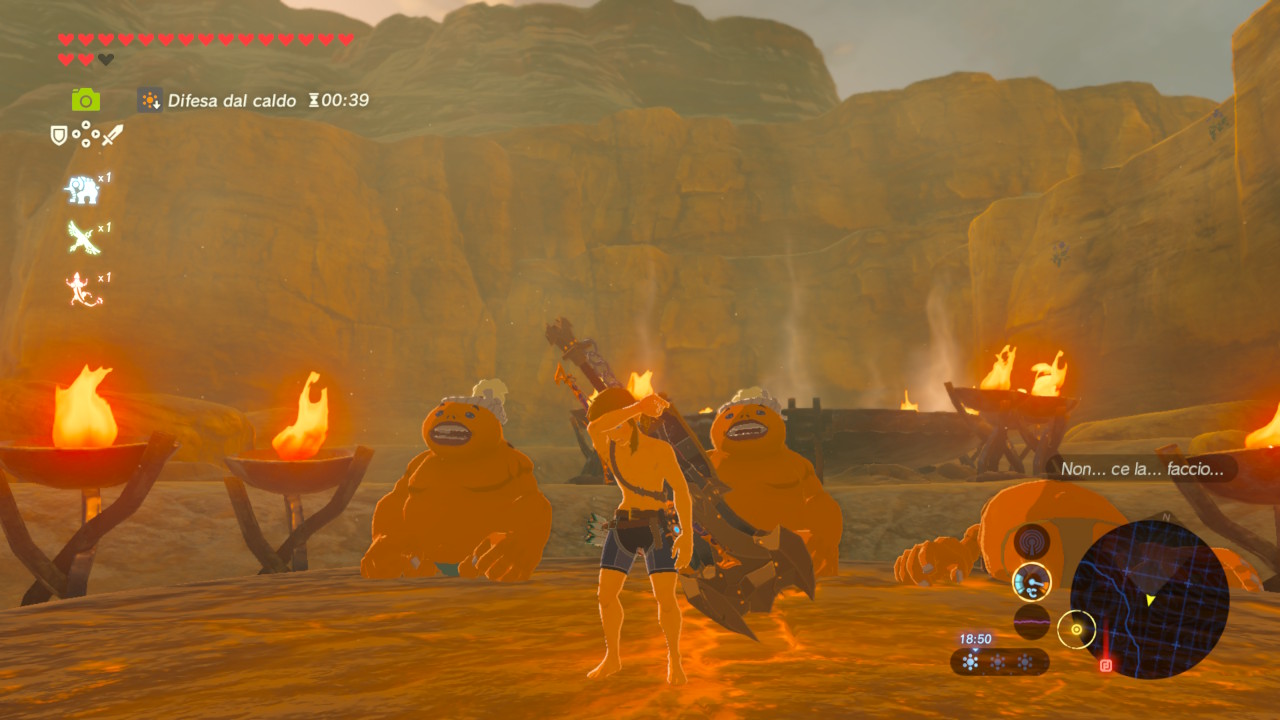Click the shield quick-select icon
This screenshot has width=1280, height=720.
point(59,135)
